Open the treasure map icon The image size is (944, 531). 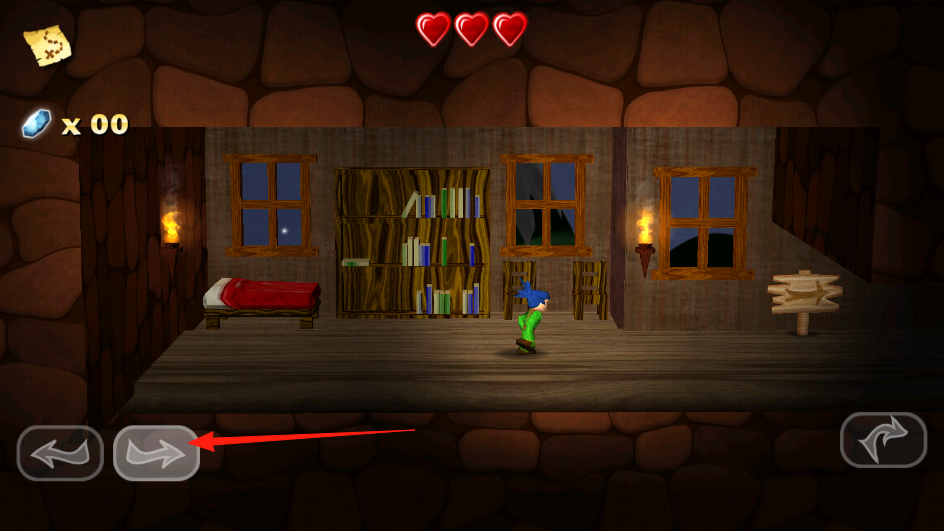[47, 44]
